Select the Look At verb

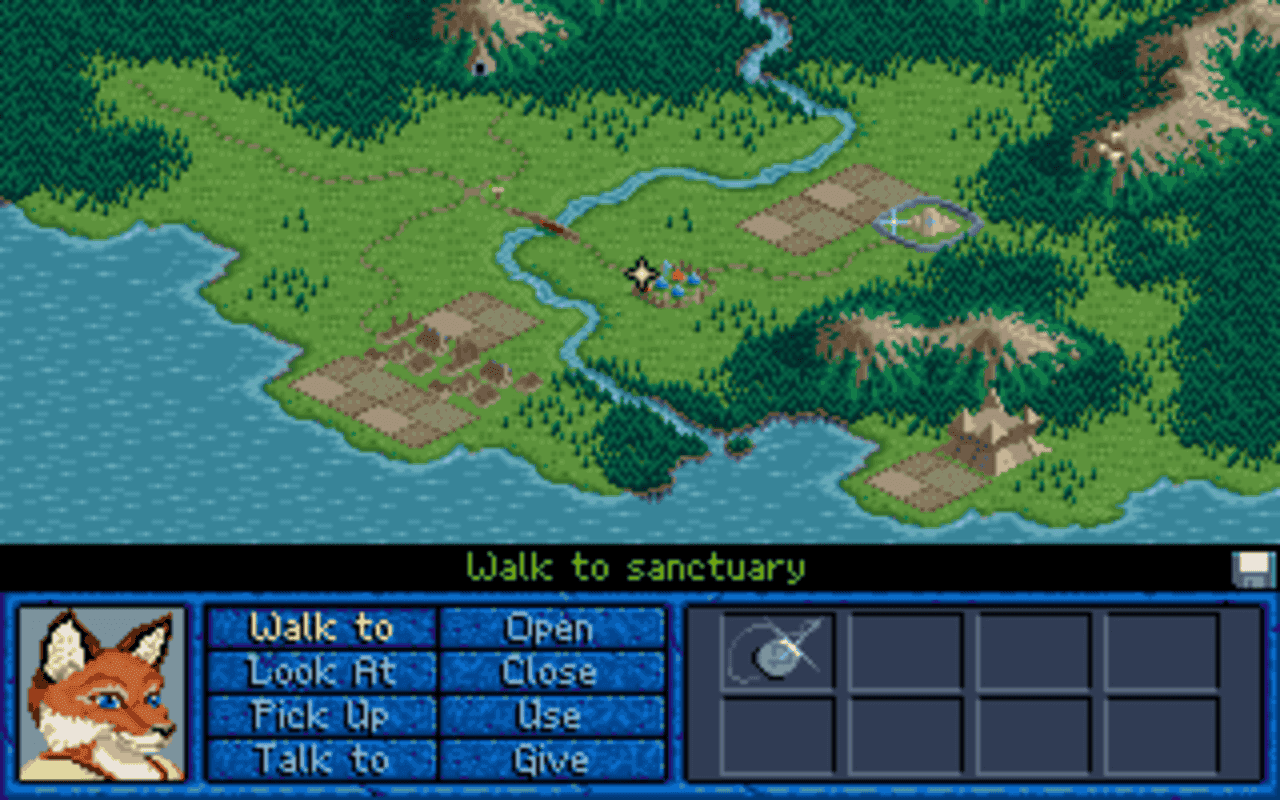322,672
